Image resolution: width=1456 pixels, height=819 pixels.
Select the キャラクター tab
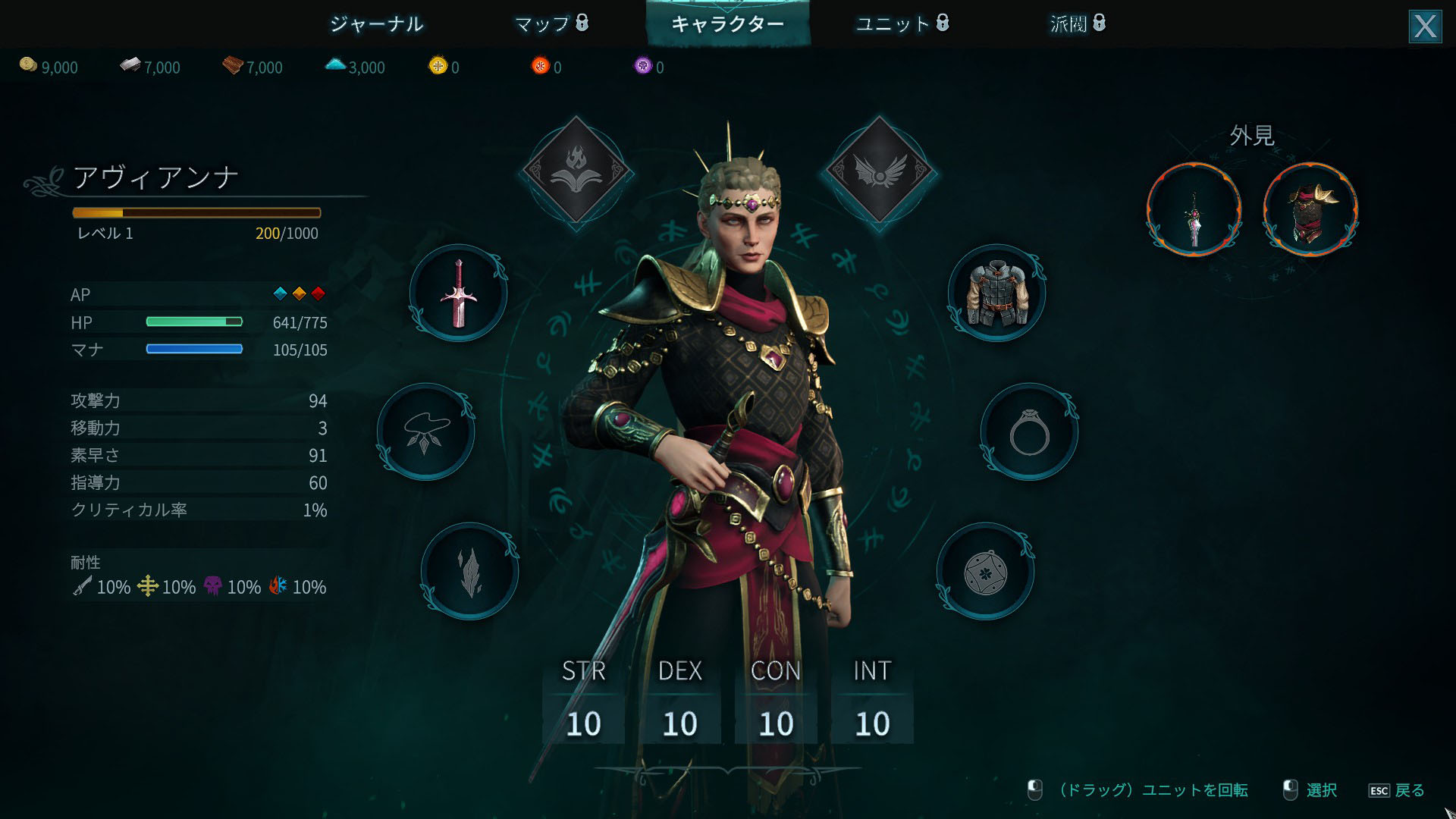pyautogui.click(x=727, y=24)
